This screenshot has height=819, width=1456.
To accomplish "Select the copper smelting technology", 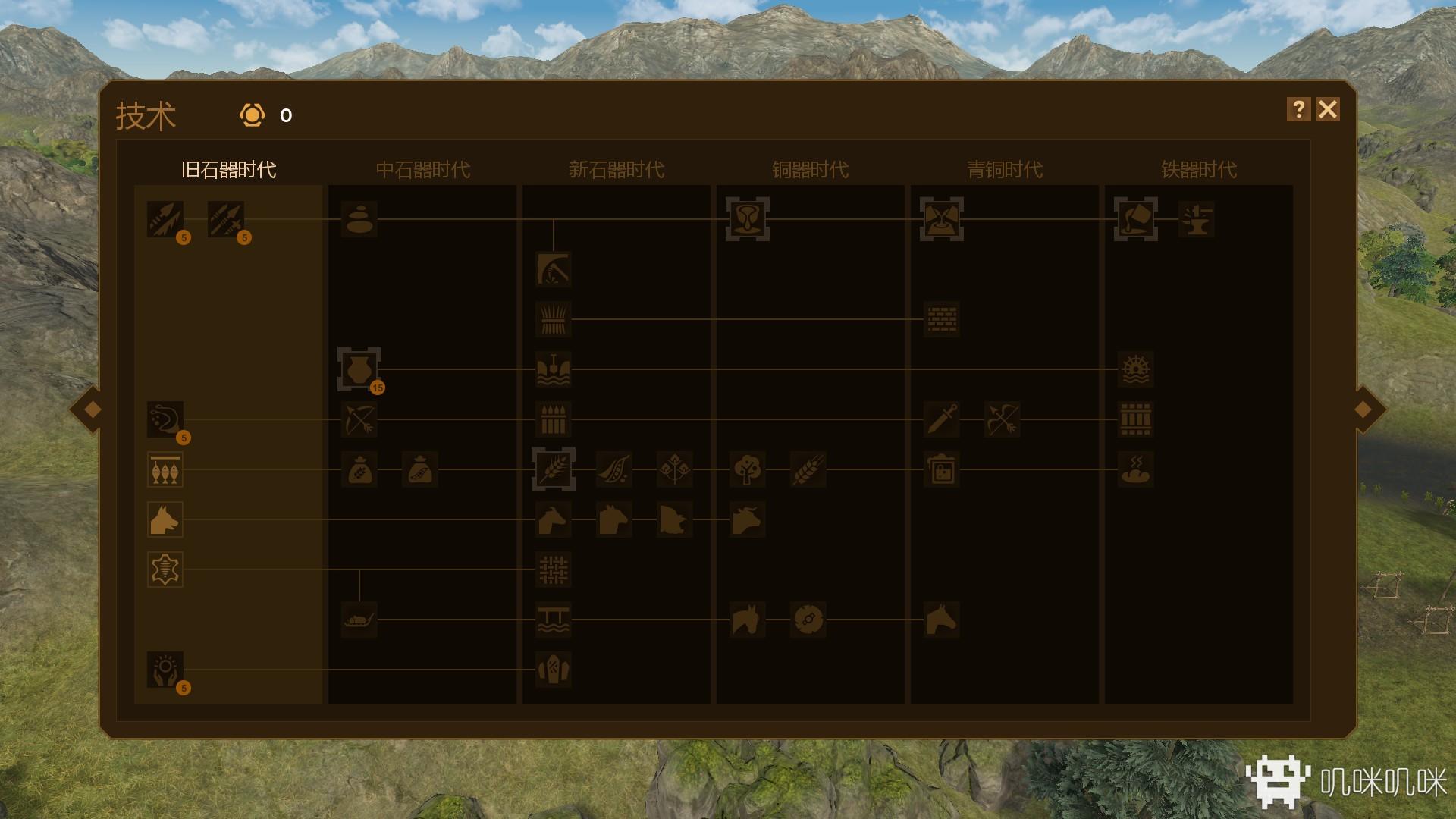I will (747, 219).
